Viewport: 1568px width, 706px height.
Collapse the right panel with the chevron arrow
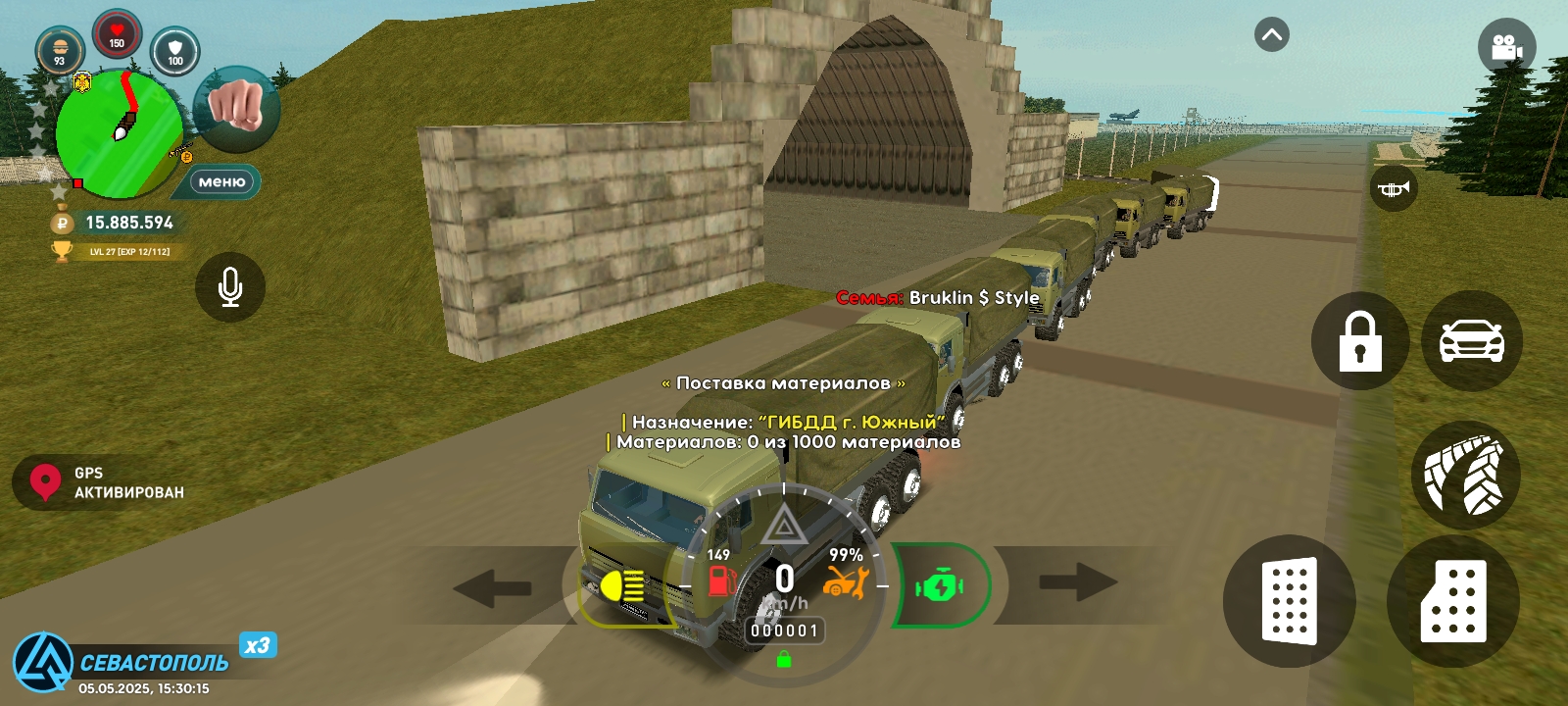[1272, 32]
